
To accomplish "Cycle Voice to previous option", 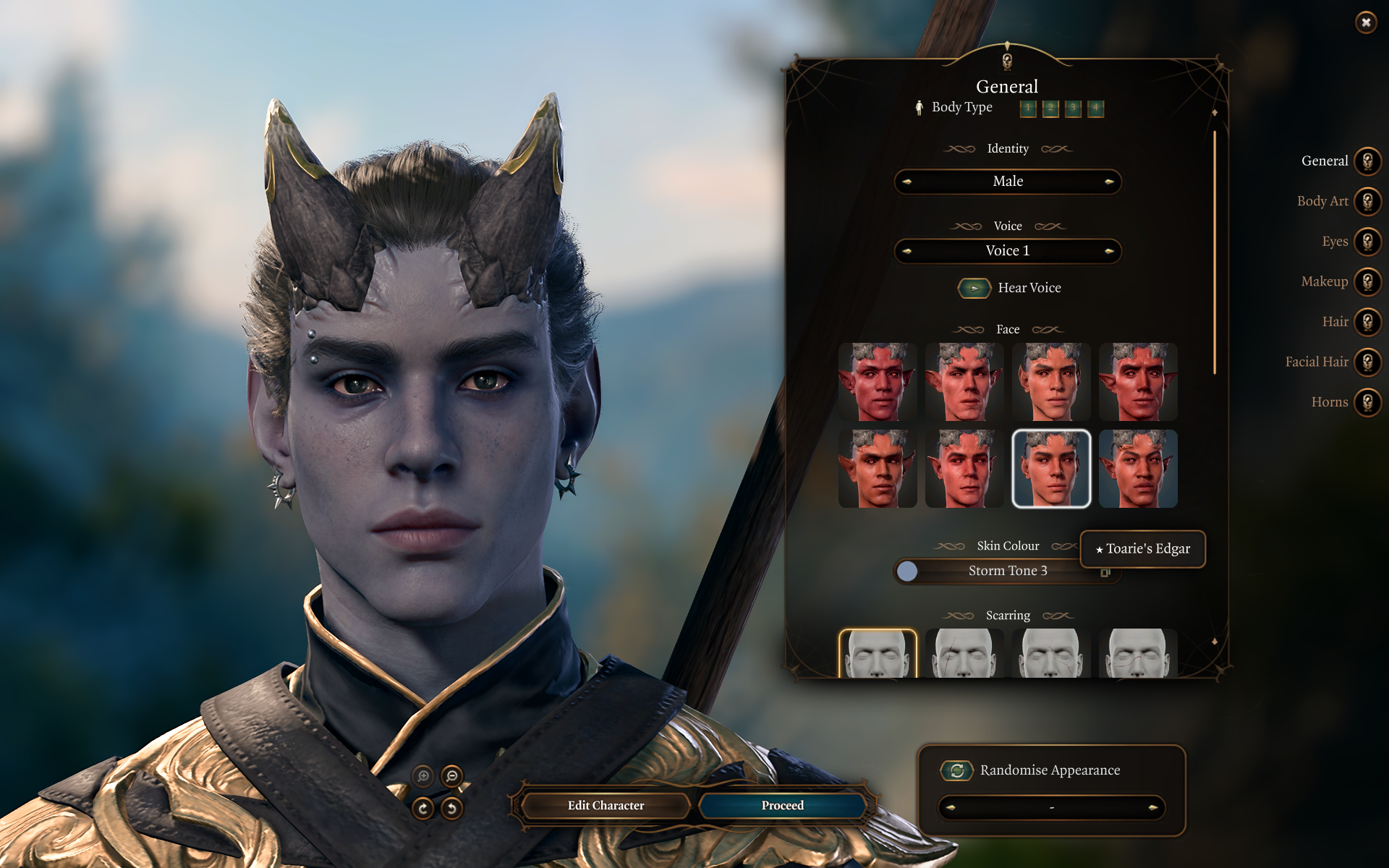I will [907, 251].
